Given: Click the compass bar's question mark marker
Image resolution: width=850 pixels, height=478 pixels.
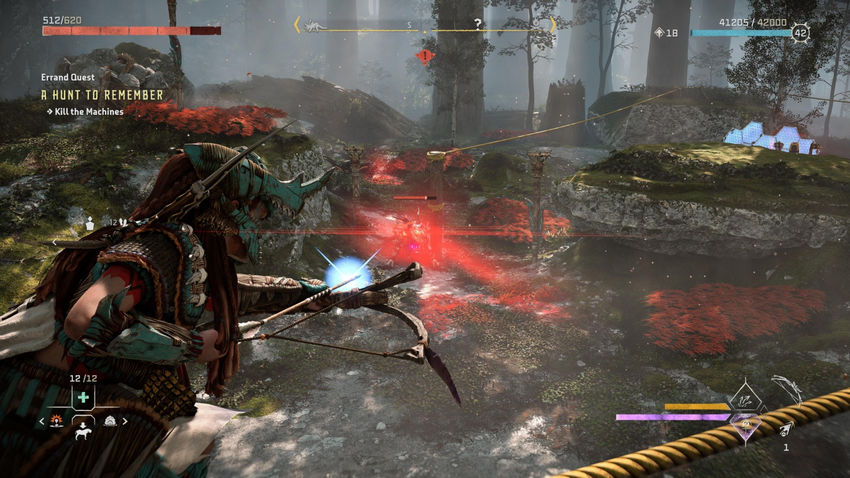Looking at the screenshot, I should [x=477, y=23].
